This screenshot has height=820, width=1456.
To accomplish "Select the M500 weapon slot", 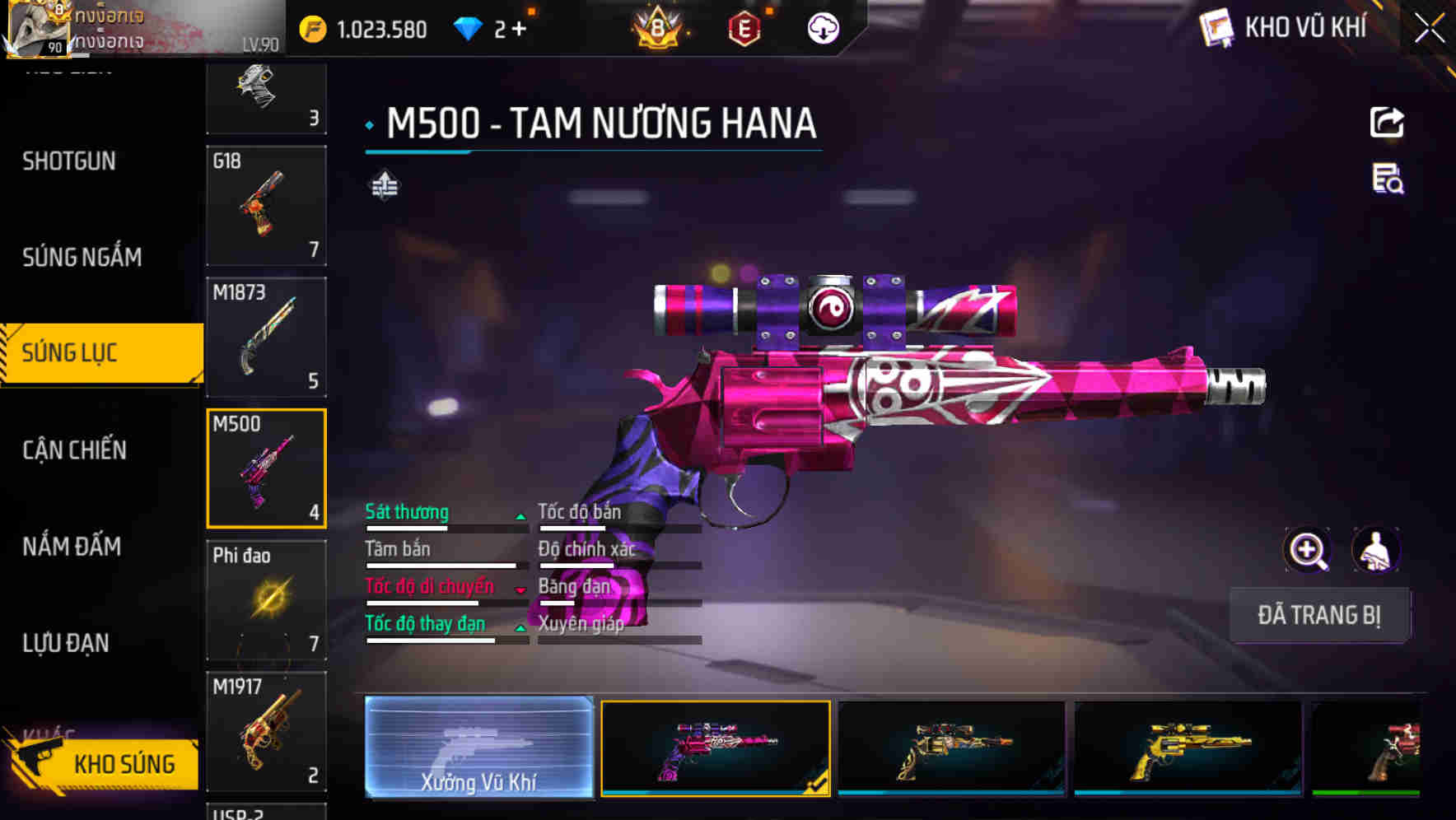I will pyautogui.click(x=266, y=468).
